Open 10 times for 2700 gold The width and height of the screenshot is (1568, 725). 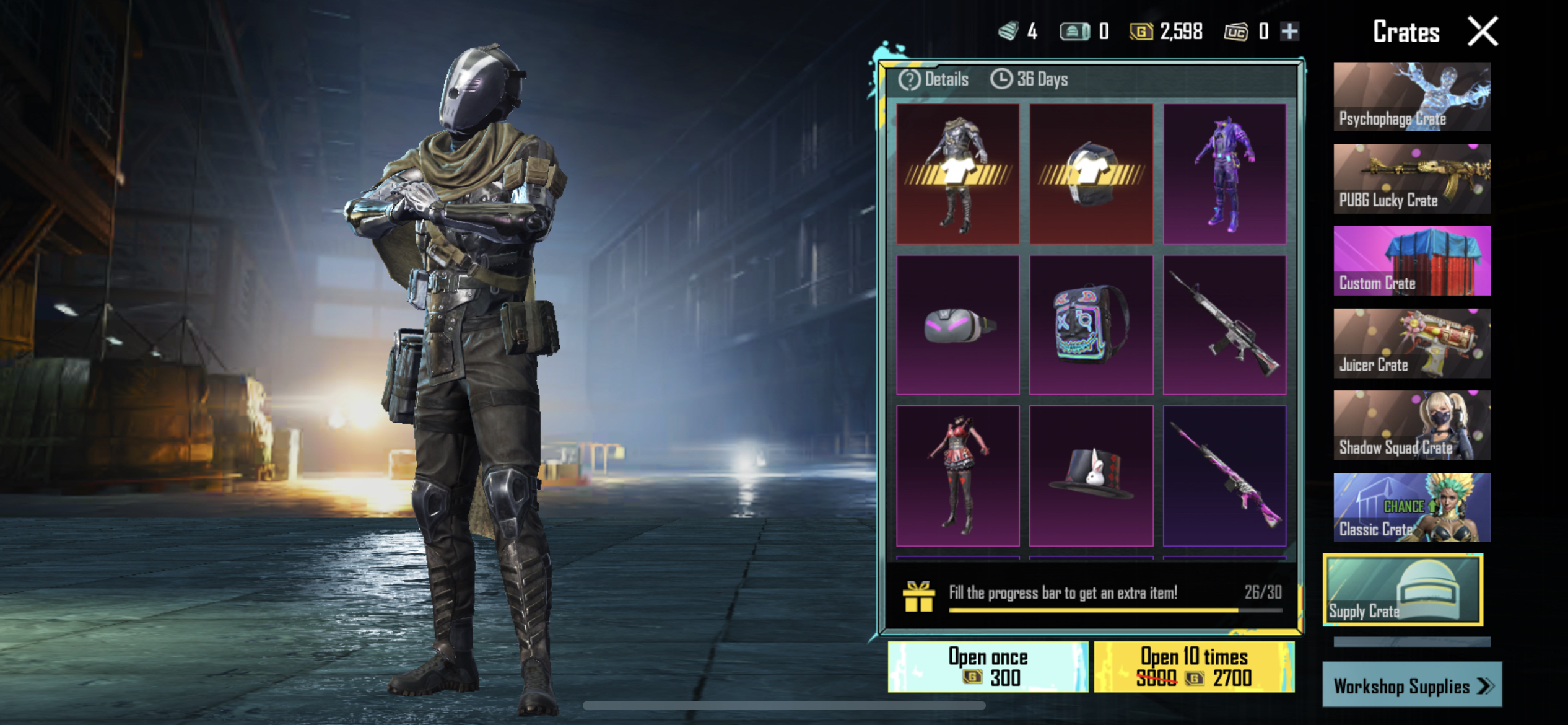click(x=1194, y=667)
